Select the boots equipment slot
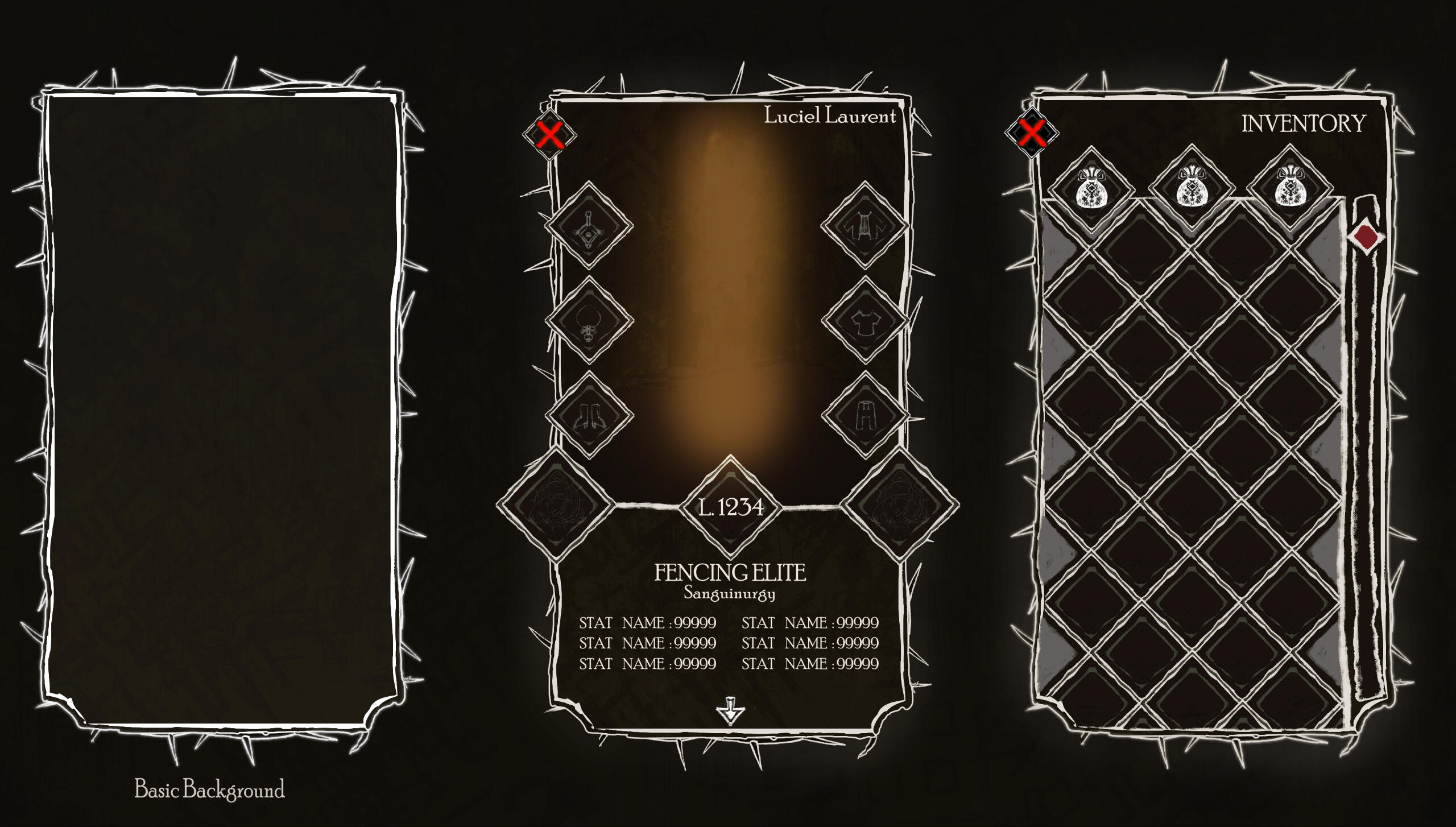Screen dimensions: 1456x827 click(x=589, y=415)
